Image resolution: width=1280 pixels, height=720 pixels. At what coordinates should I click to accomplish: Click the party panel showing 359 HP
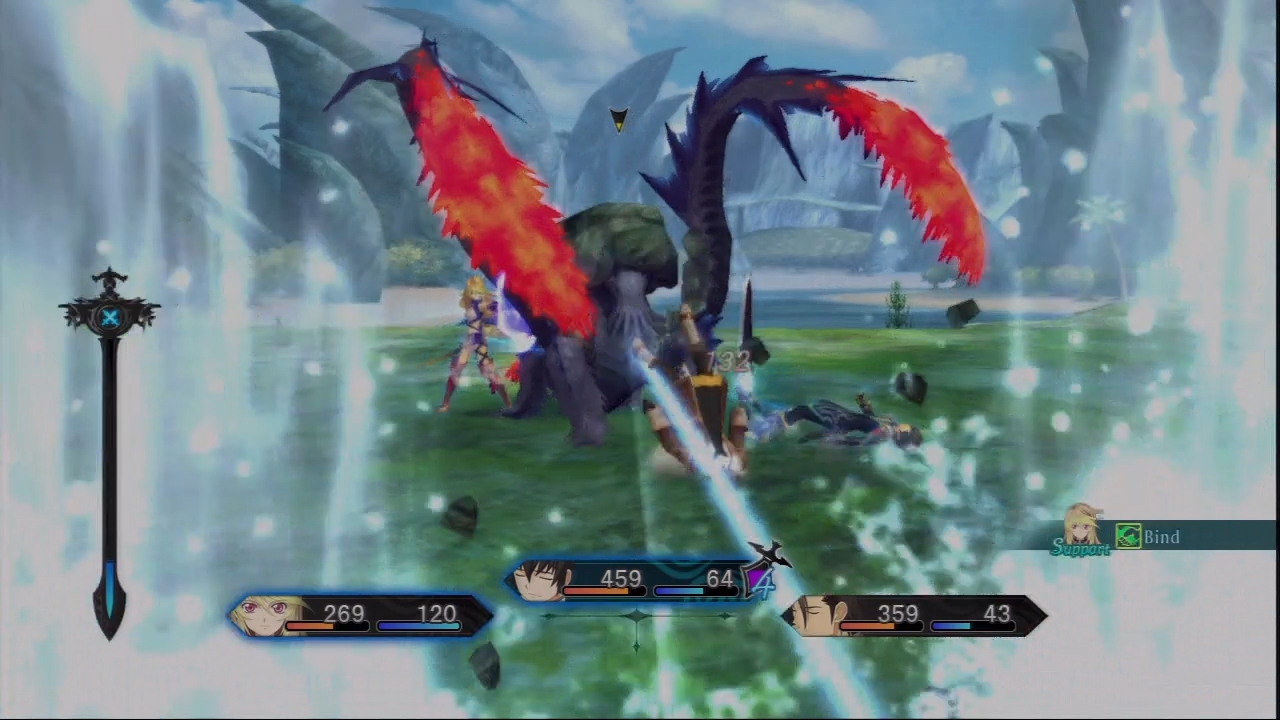pos(914,615)
